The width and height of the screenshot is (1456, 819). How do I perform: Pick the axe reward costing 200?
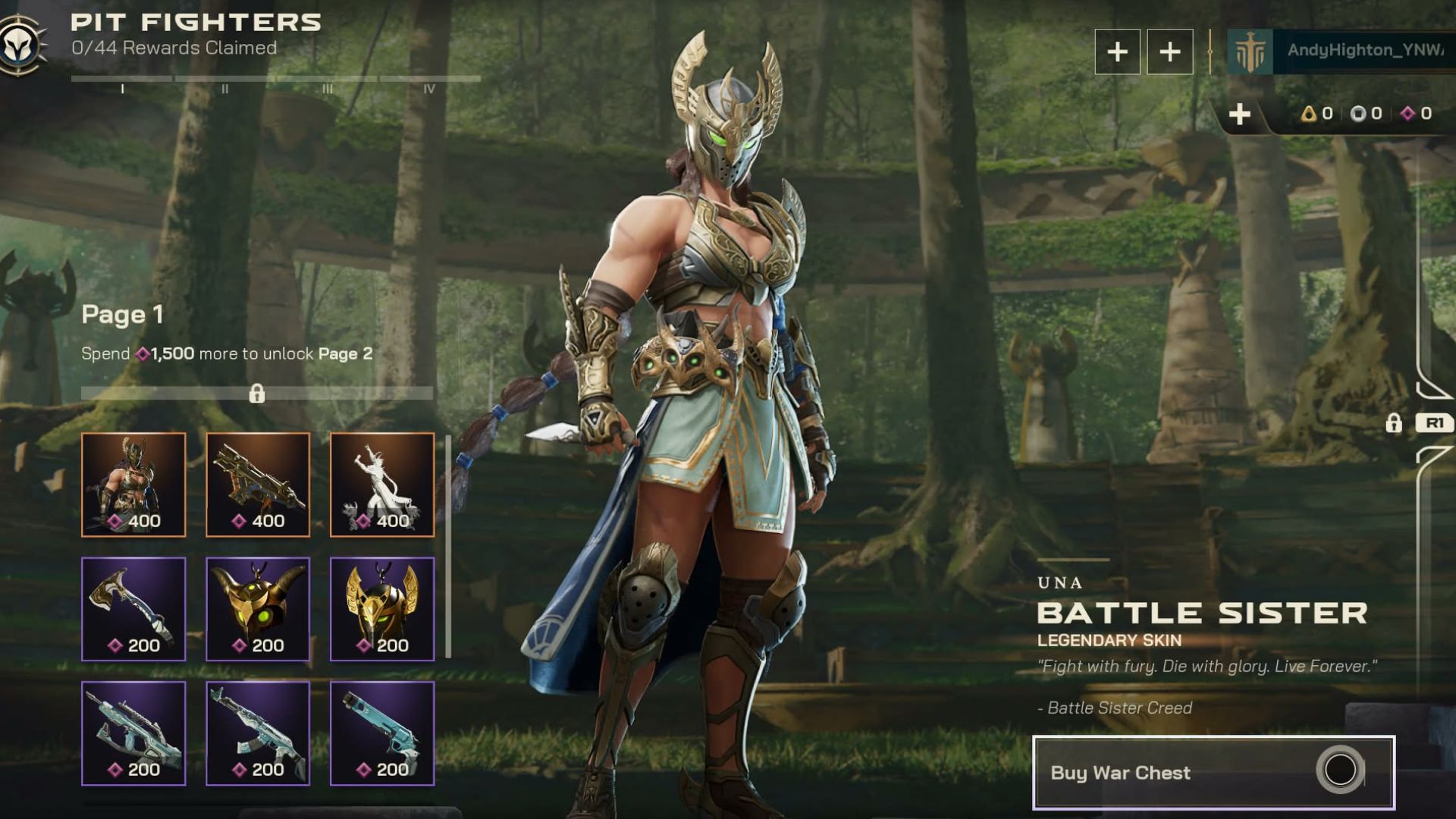133,609
